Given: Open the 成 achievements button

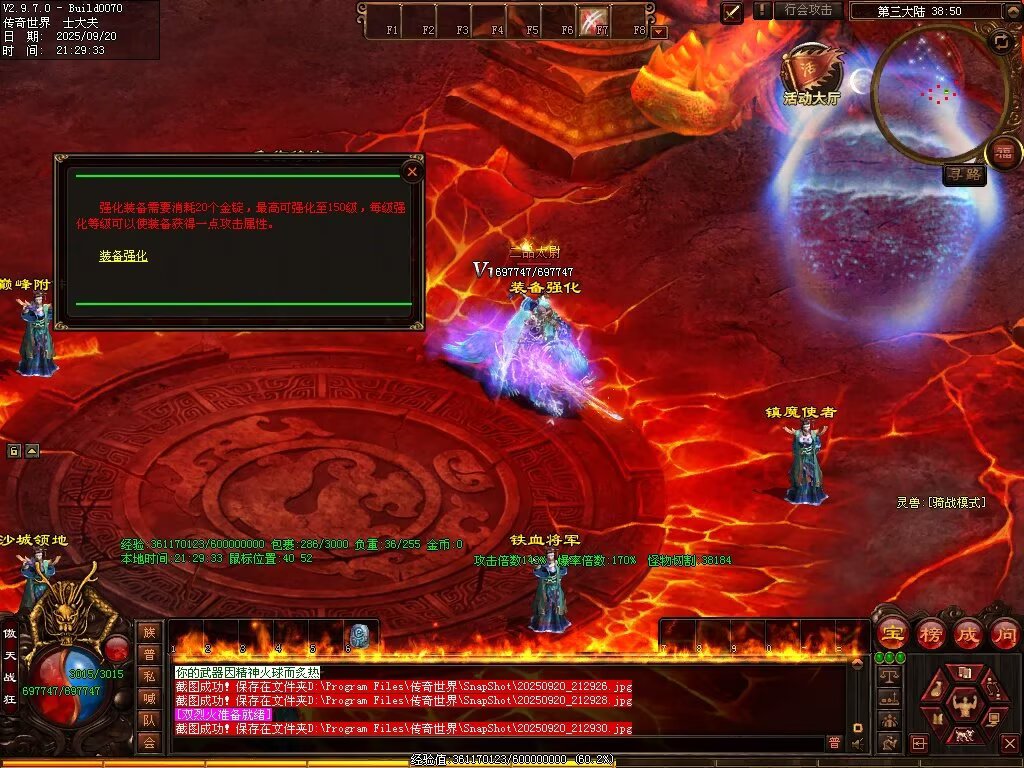Looking at the screenshot, I should pyautogui.click(x=967, y=635).
